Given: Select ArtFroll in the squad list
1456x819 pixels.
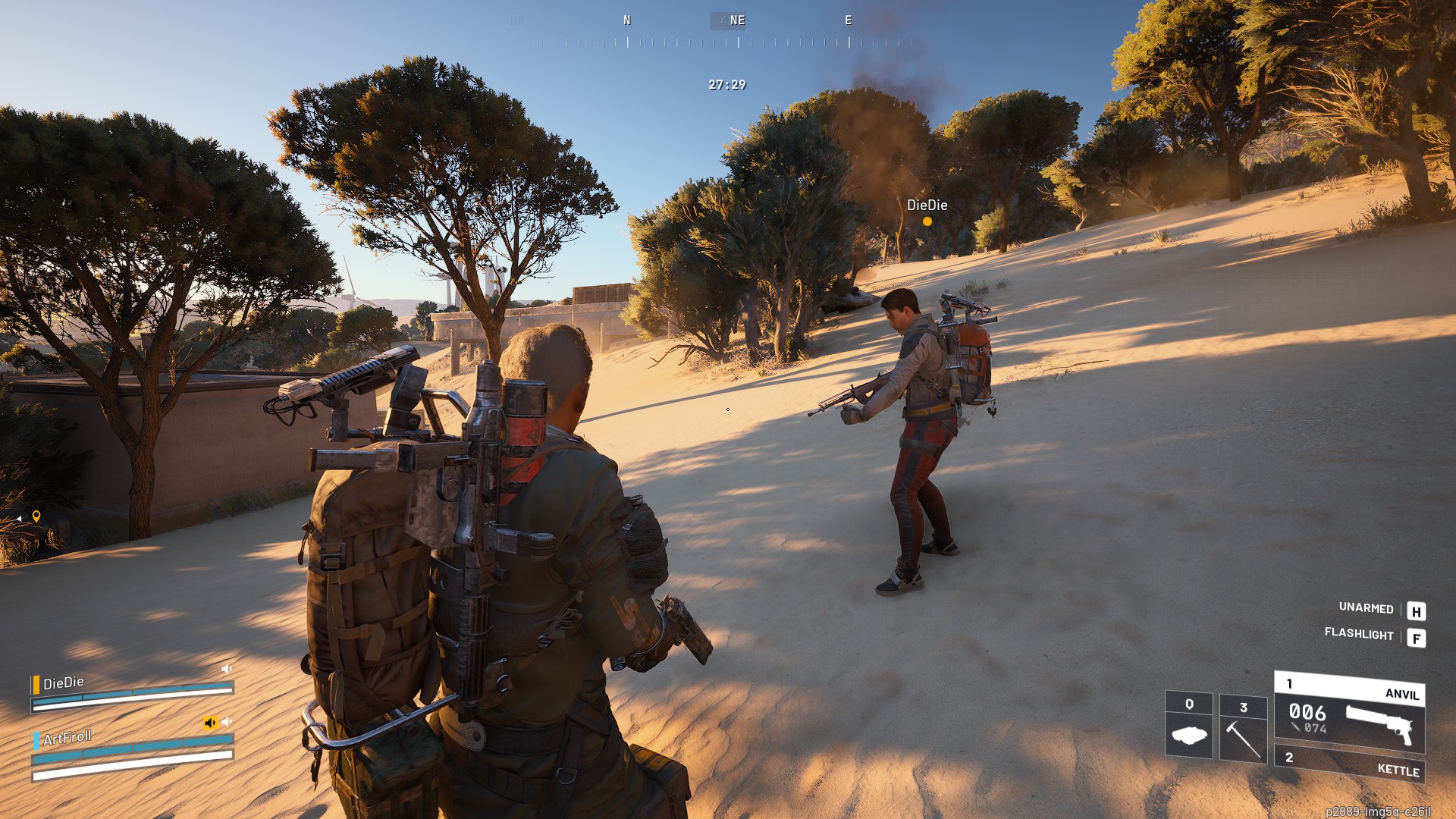Looking at the screenshot, I should [x=67, y=738].
